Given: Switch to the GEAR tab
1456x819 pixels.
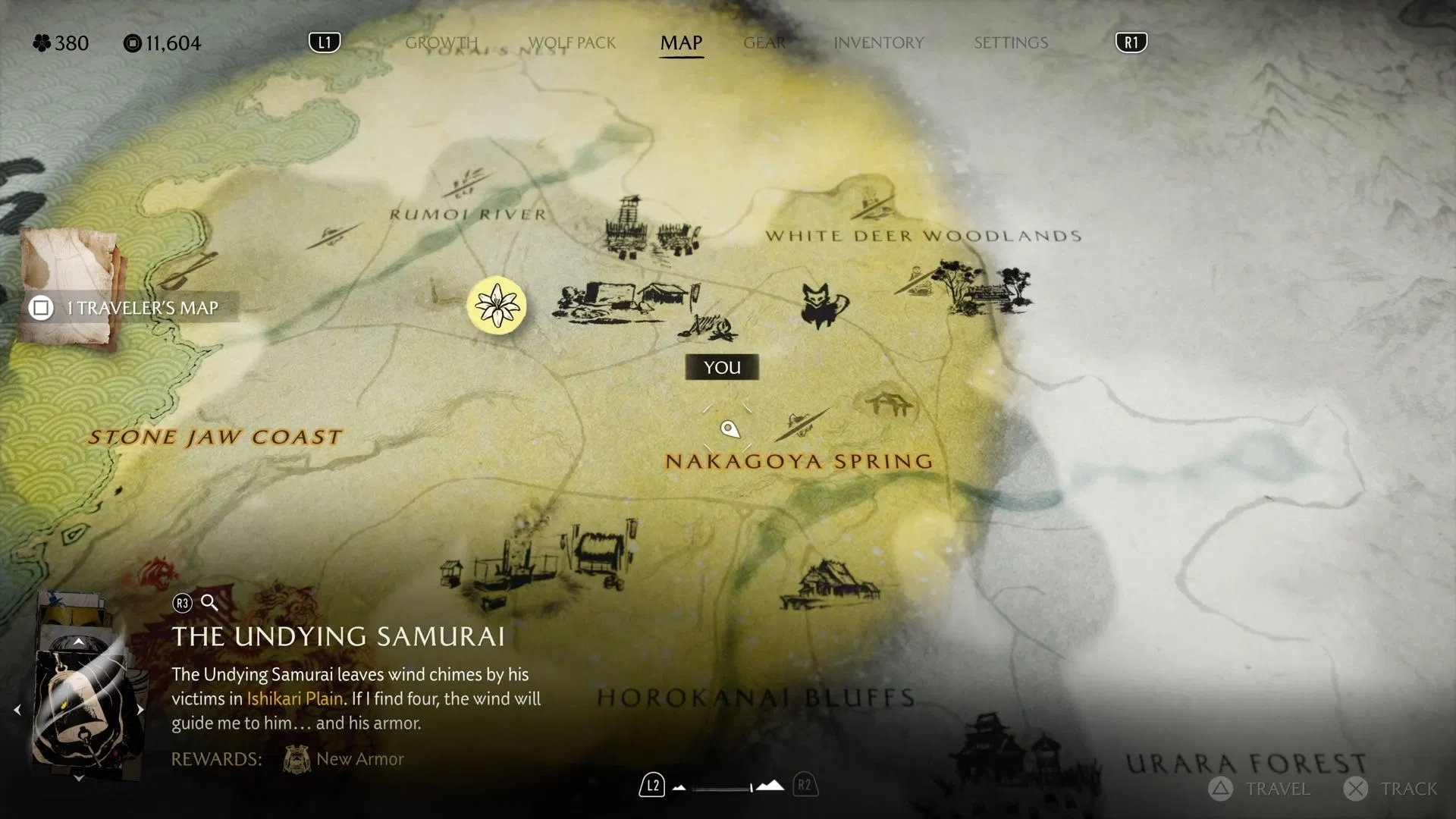Looking at the screenshot, I should (x=764, y=43).
